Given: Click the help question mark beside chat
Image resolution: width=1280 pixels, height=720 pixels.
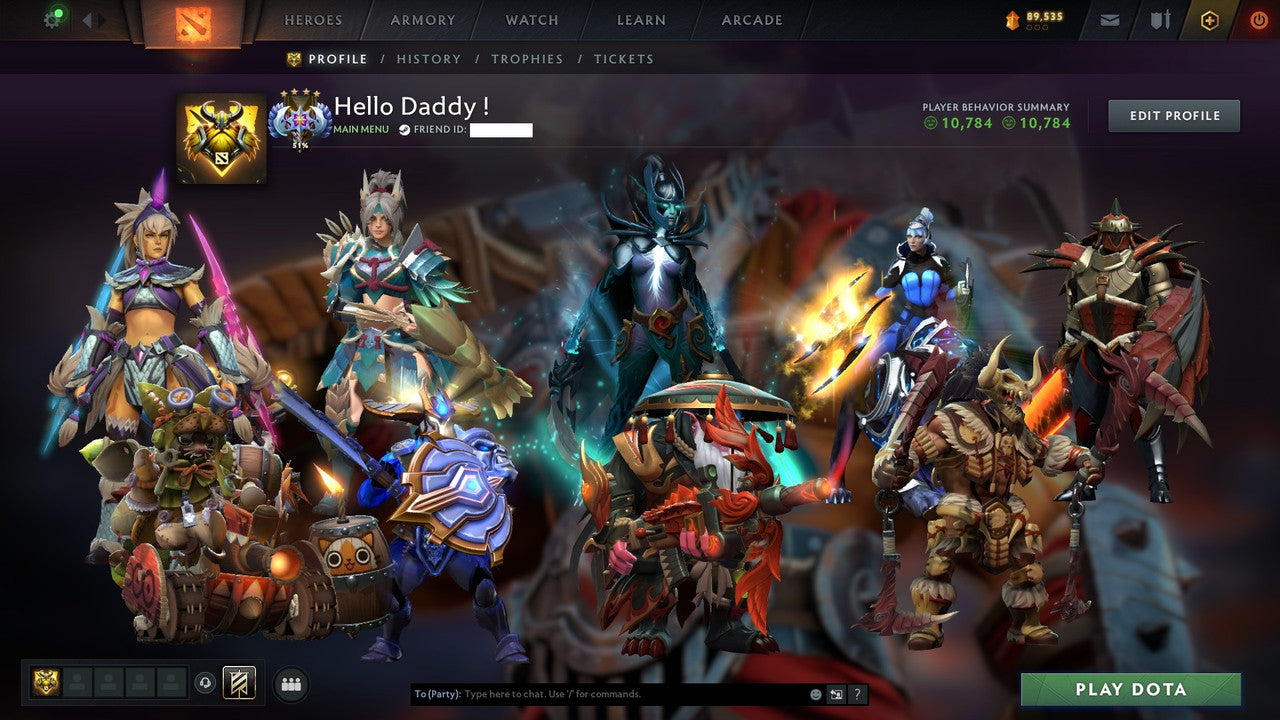Looking at the screenshot, I should click(857, 694).
